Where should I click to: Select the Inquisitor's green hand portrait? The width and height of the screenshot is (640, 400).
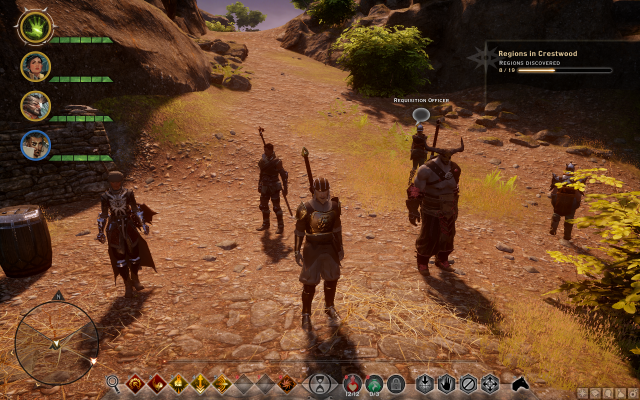click(35, 28)
